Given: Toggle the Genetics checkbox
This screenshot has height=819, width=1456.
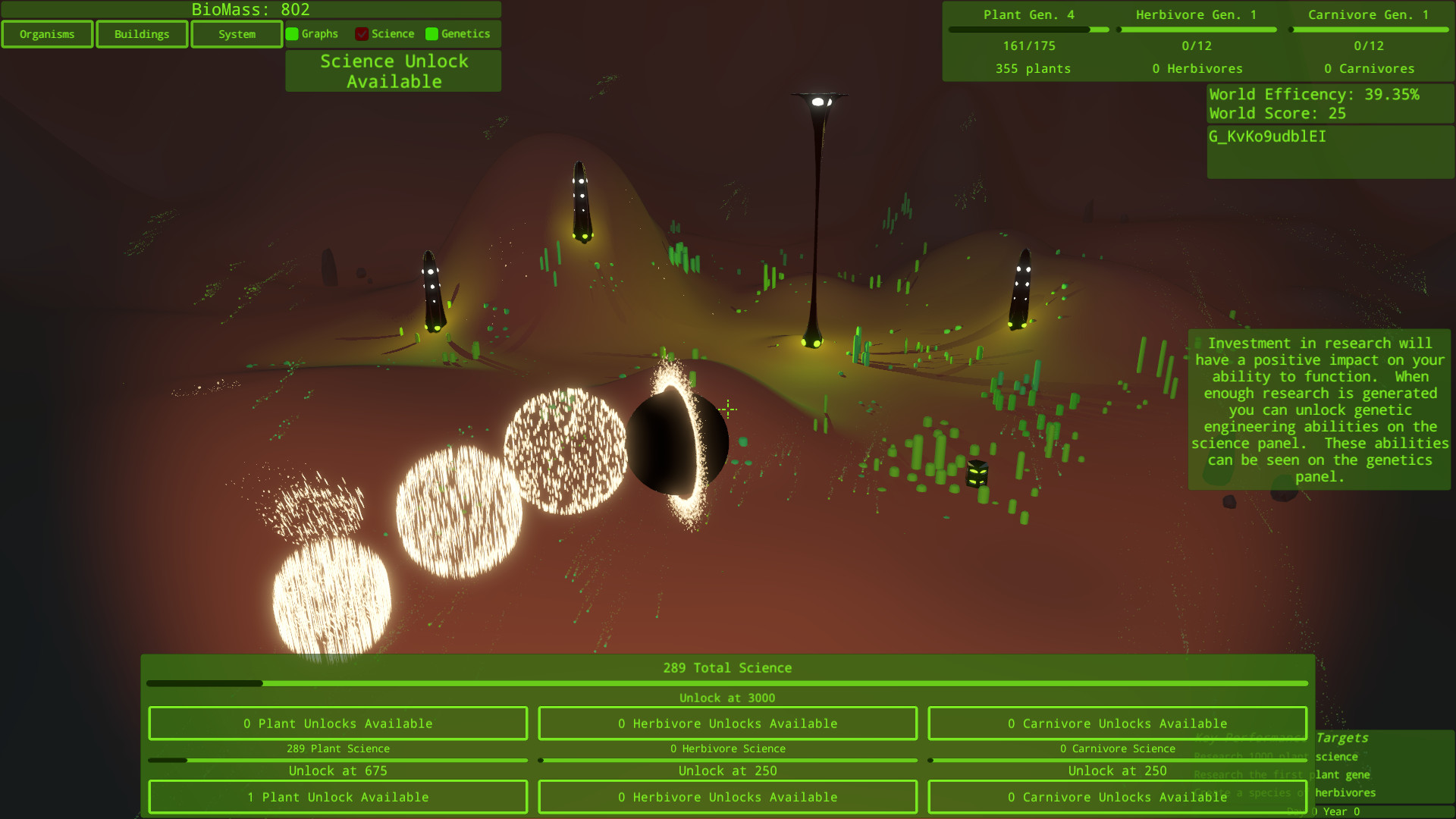Looking at the screenshot, I should [x=432, y=33].
